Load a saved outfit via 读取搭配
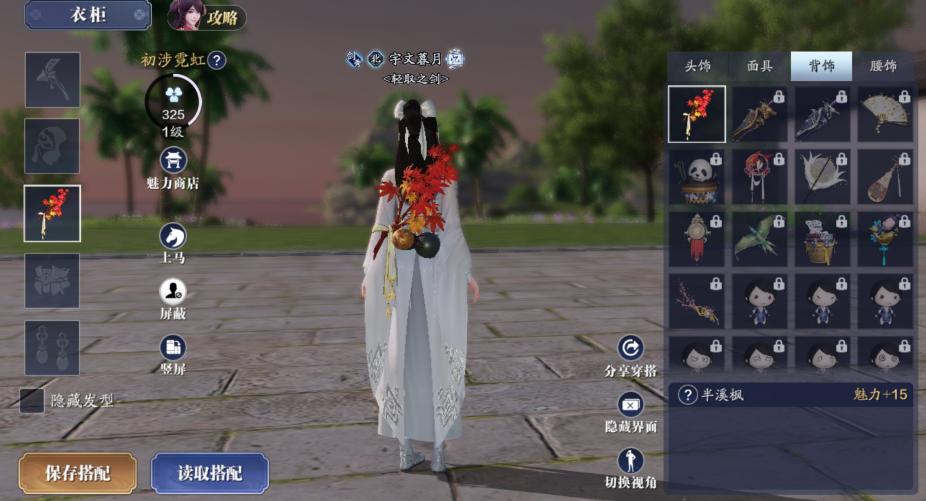 [210, 473]
